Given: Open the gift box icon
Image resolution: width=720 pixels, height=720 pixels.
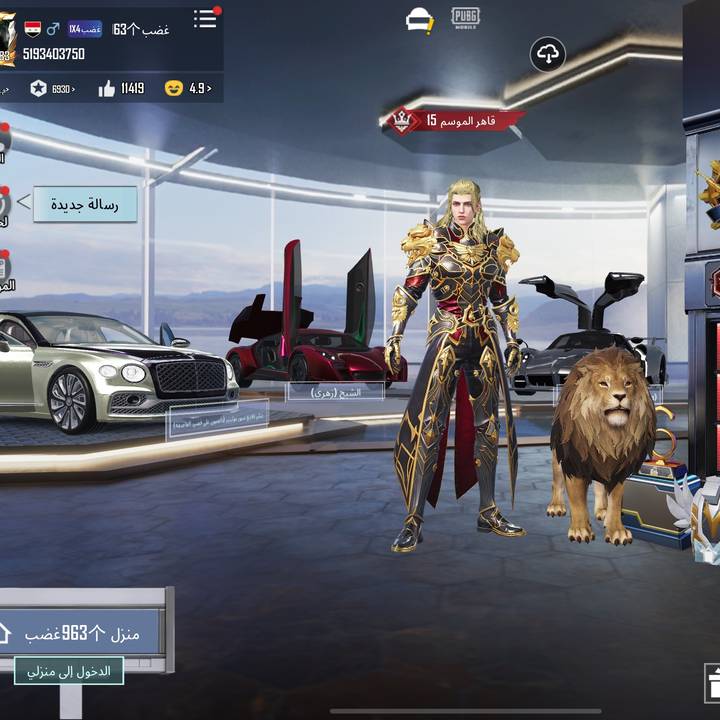Looking at the screenshot, I should [712, 684].
